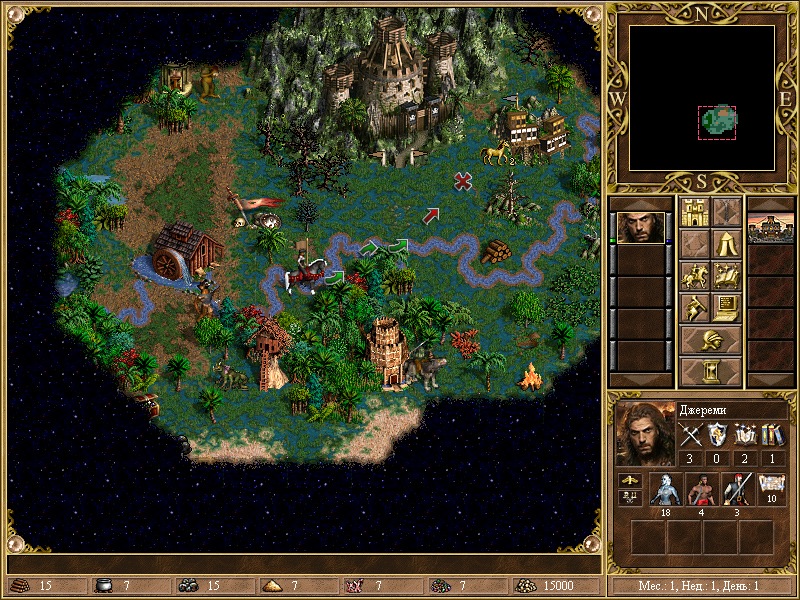The height and width of the screenshot is (600, 800).
Task: Select the next hero with helmet button
Action: [710, 340]
